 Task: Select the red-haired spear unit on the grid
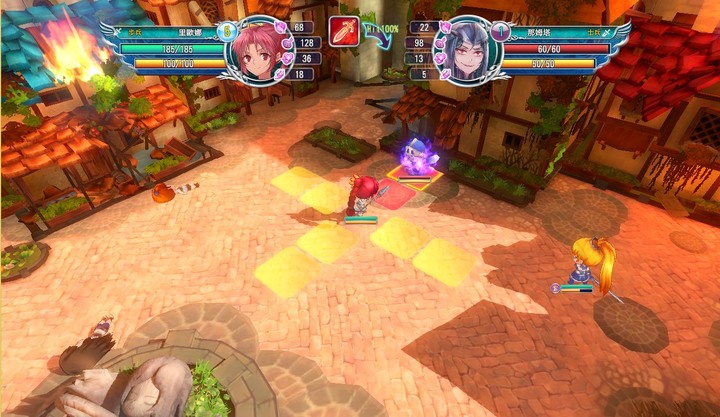(361, 194)
